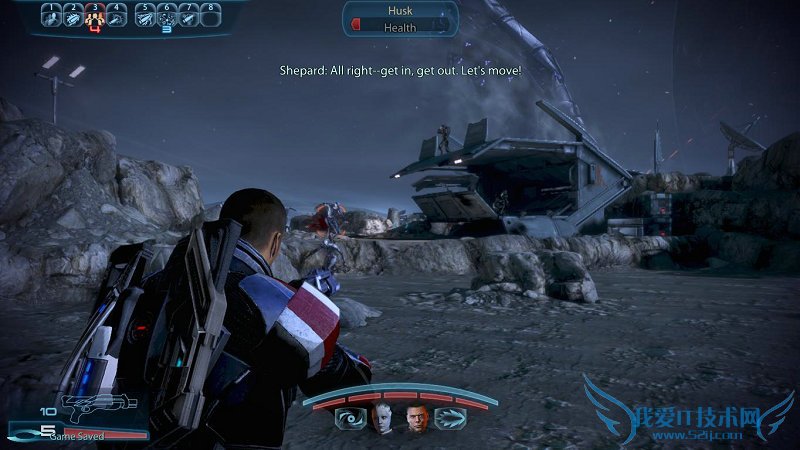Use the orange highlighted slot 3 power
The image size is (800, 450).
coord(96,17)
